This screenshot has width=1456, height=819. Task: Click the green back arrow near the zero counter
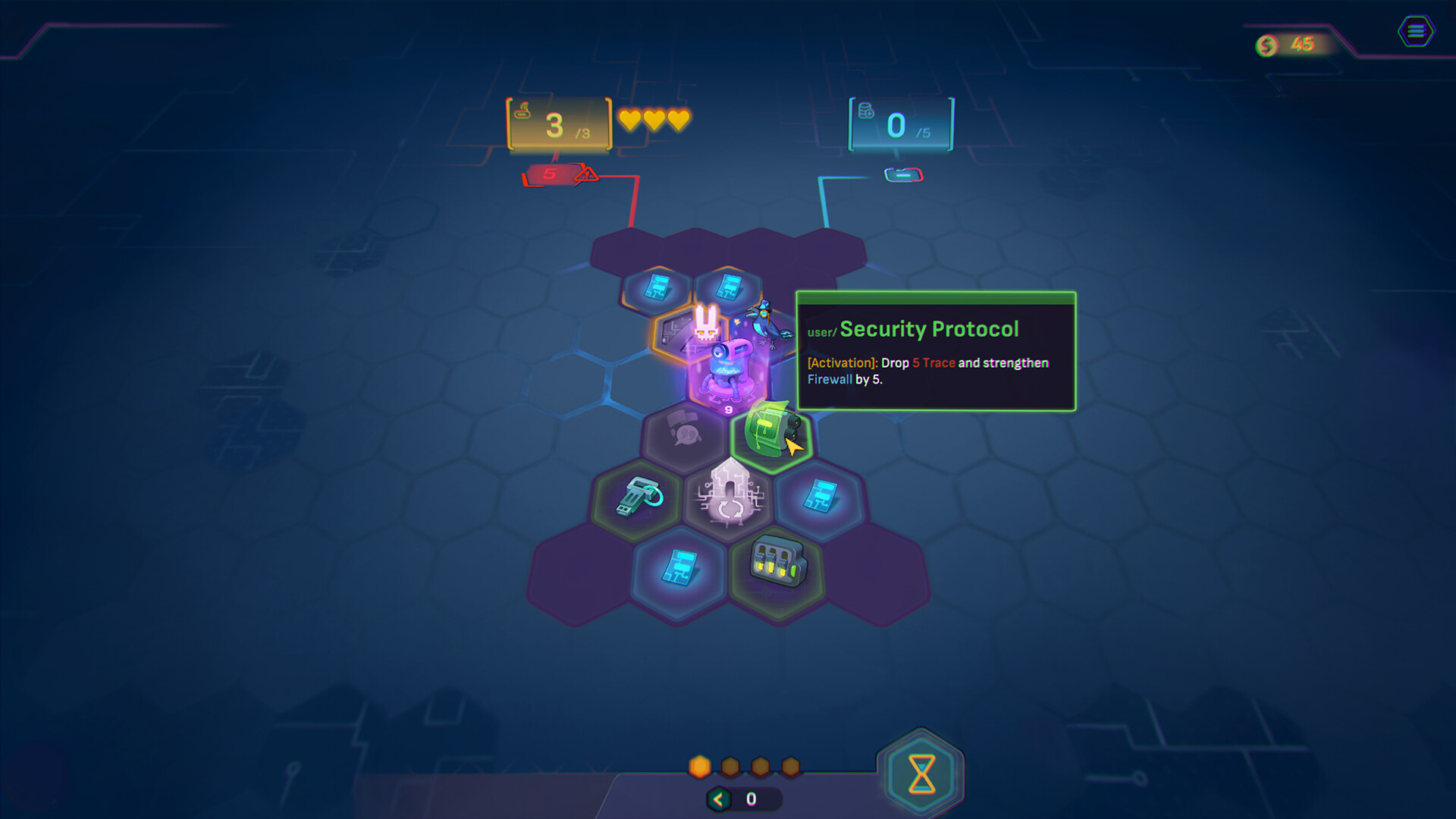(718, 797)
